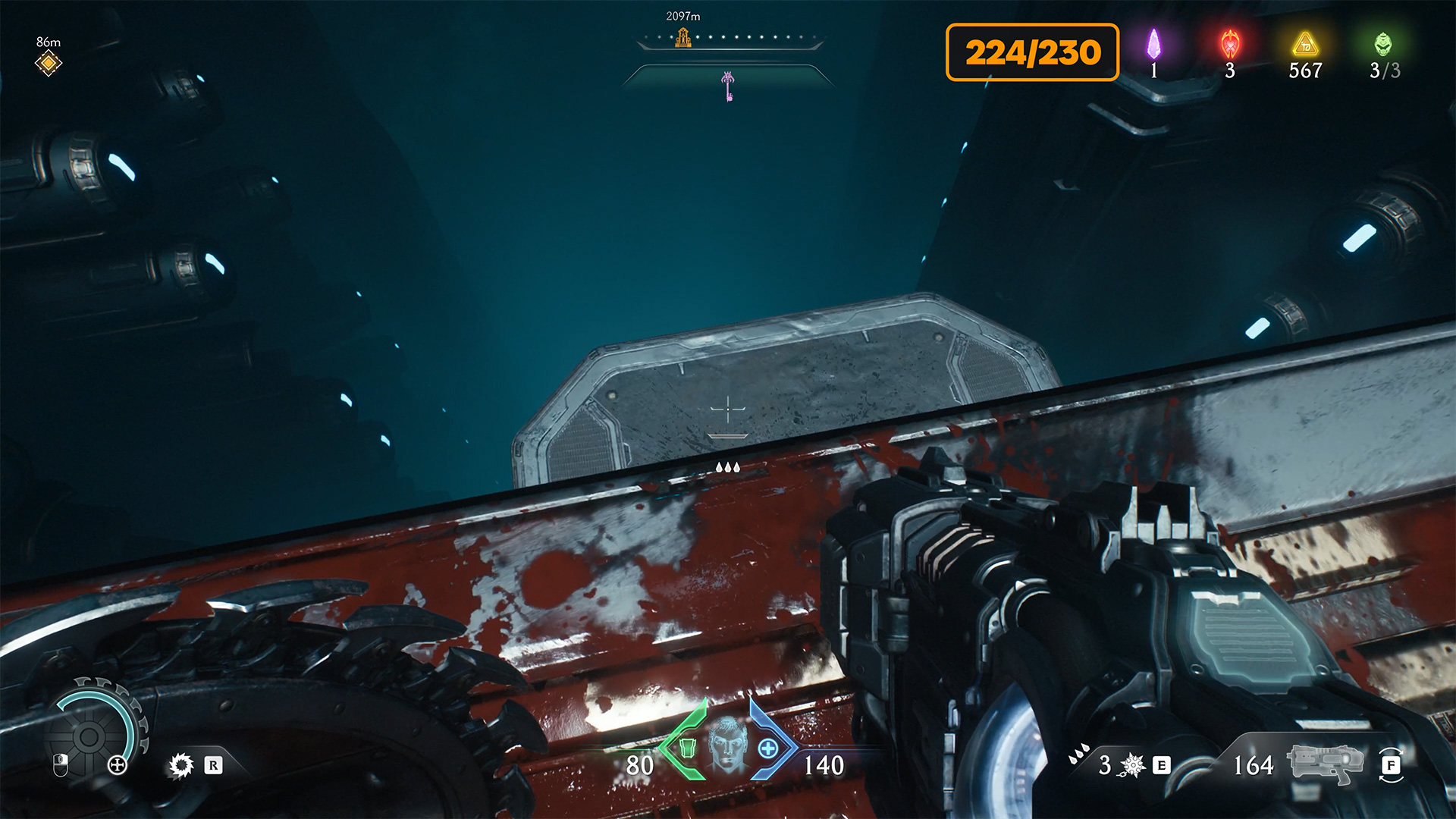The image size is (1456, 819).
Task: Click the equipped weapon silhouette icon
Action: 1324,764
